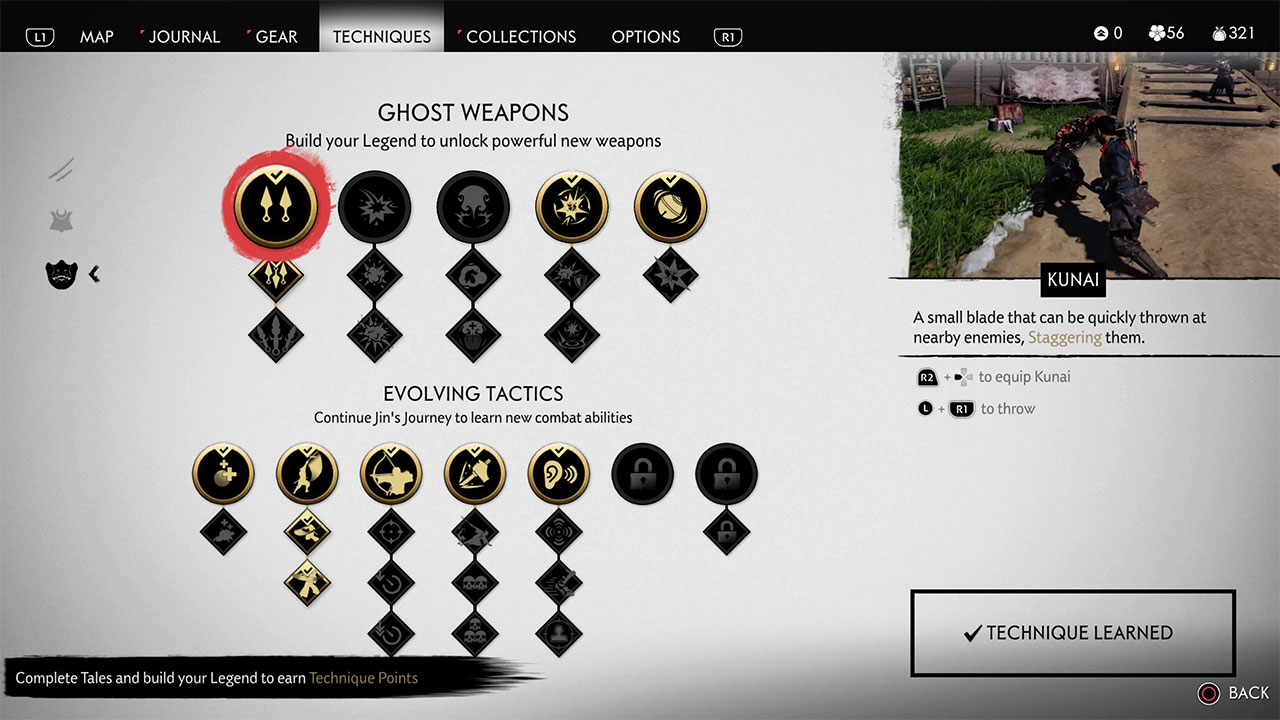Pick the wind chime ghost weapon icon
The height and width of the screenshot is (720, 1280).
coord(670,207)
